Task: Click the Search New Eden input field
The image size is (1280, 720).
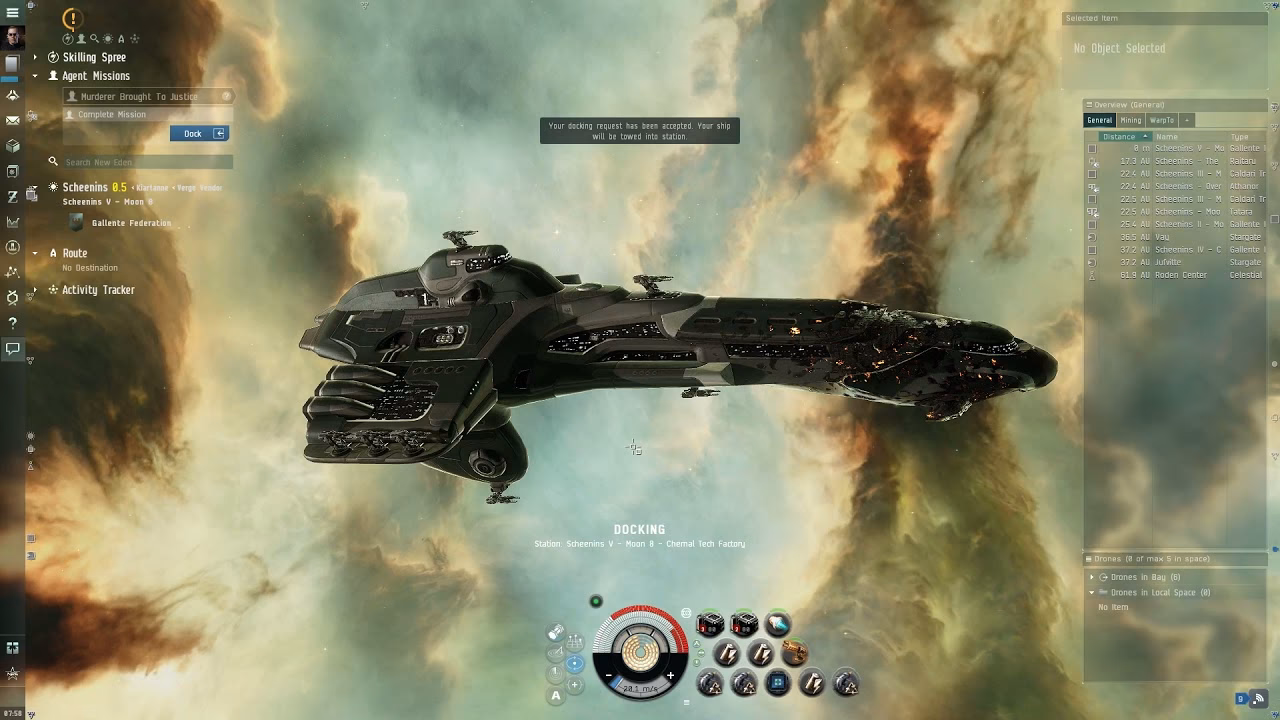Action: point(145,160)
